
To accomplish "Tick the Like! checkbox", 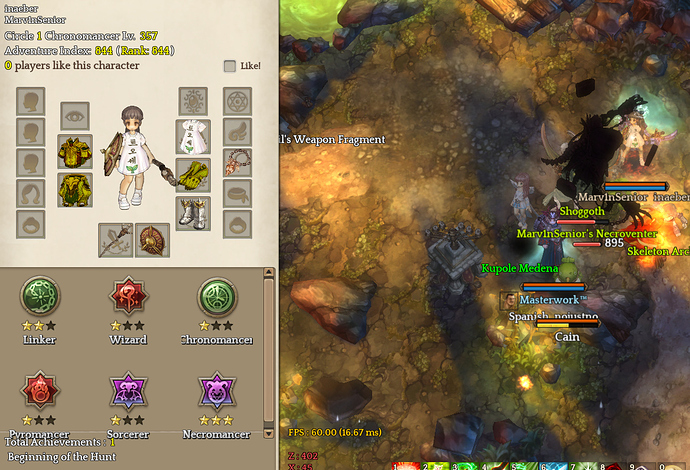I will (230, 66).
